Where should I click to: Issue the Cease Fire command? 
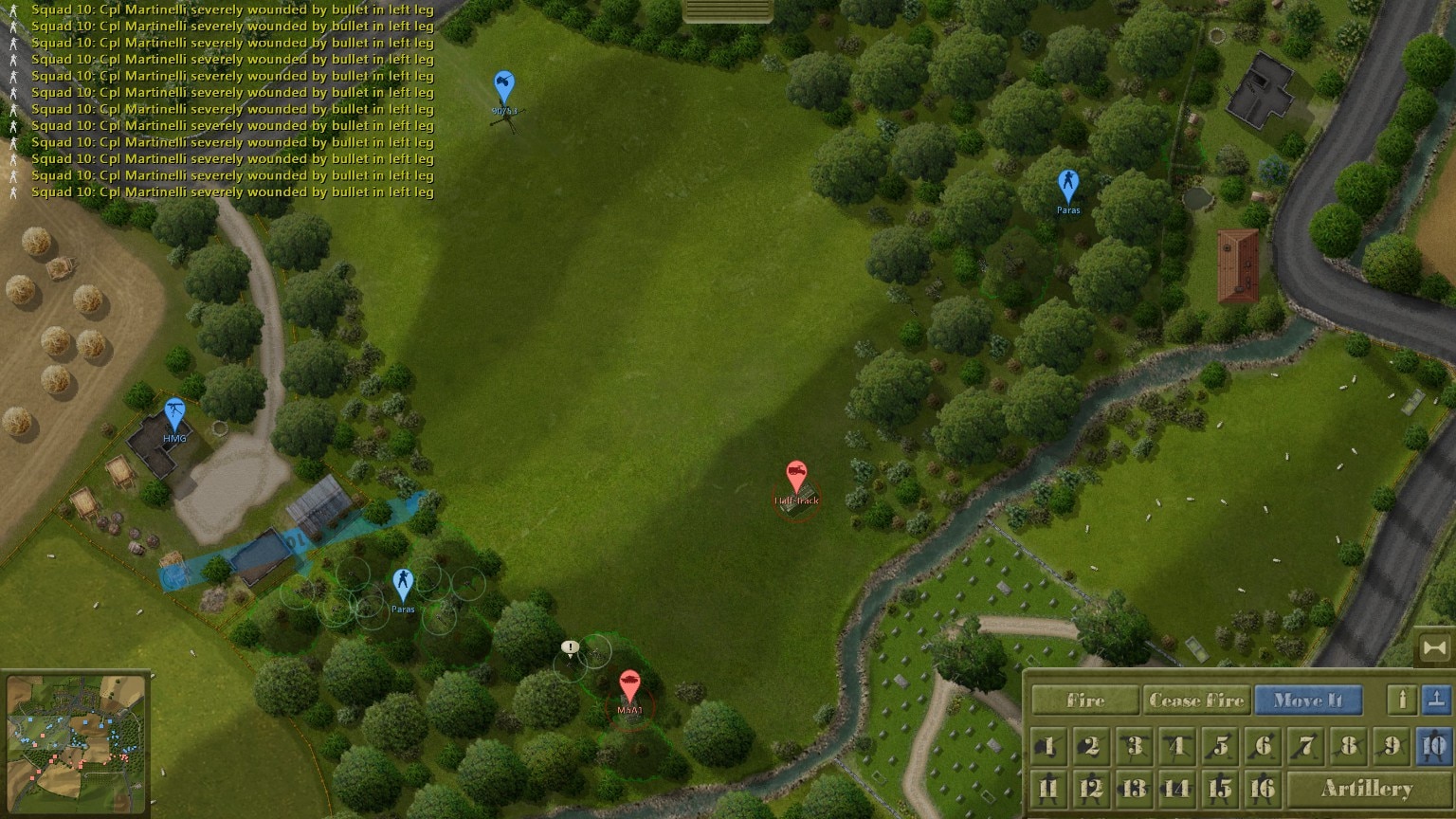click(1196, 701)
